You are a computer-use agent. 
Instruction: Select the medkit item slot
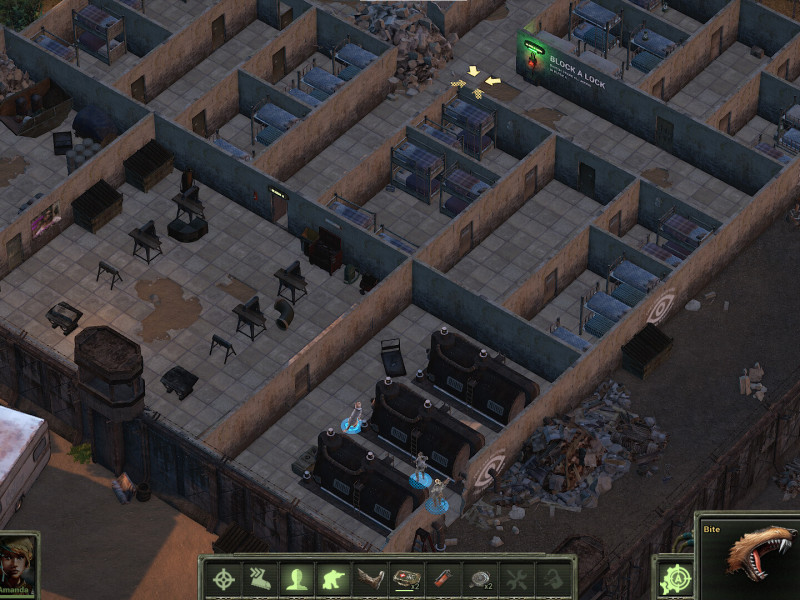(407, 579)
